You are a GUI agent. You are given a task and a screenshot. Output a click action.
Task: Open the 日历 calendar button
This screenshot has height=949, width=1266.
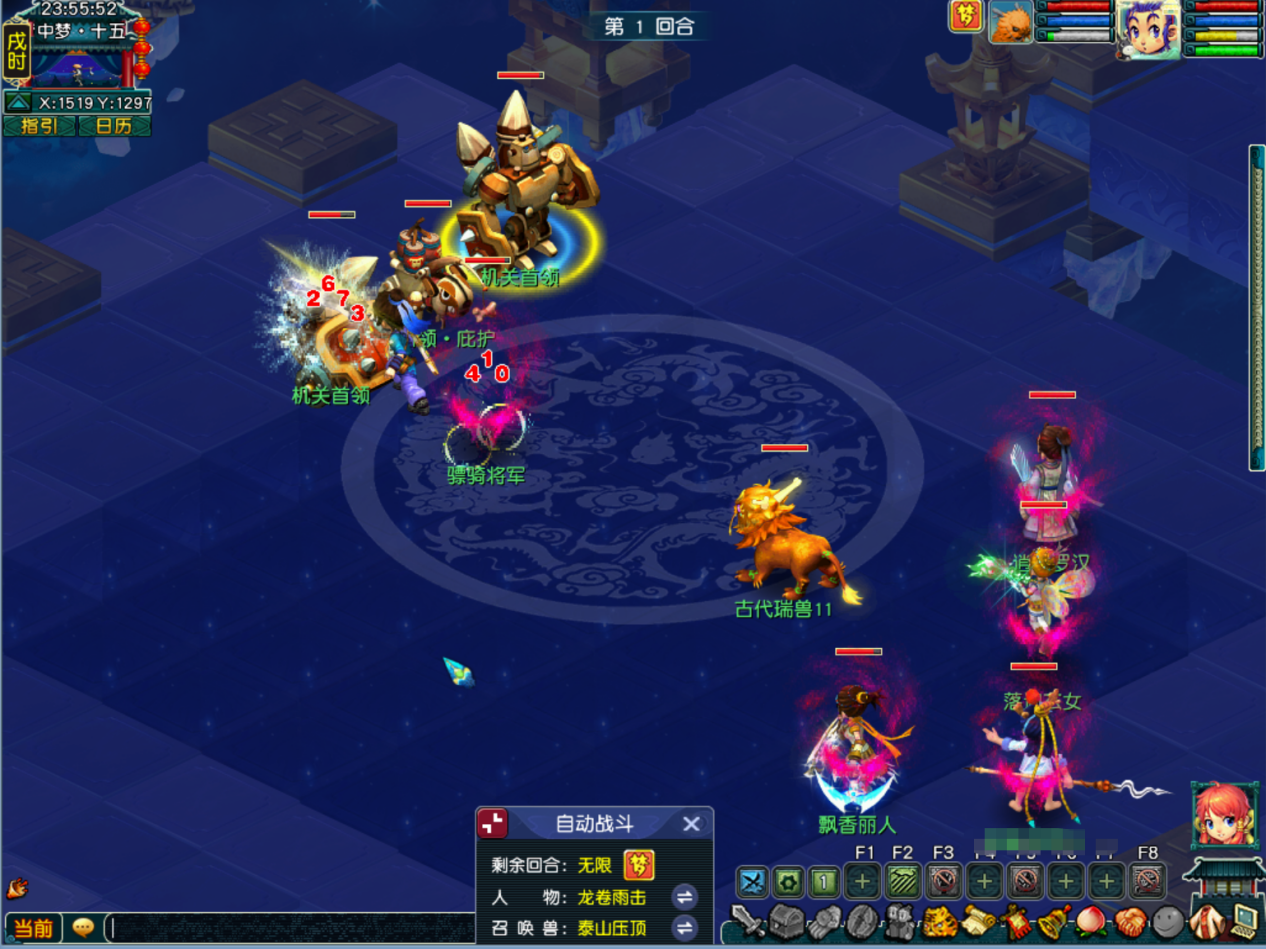point(113,126)
